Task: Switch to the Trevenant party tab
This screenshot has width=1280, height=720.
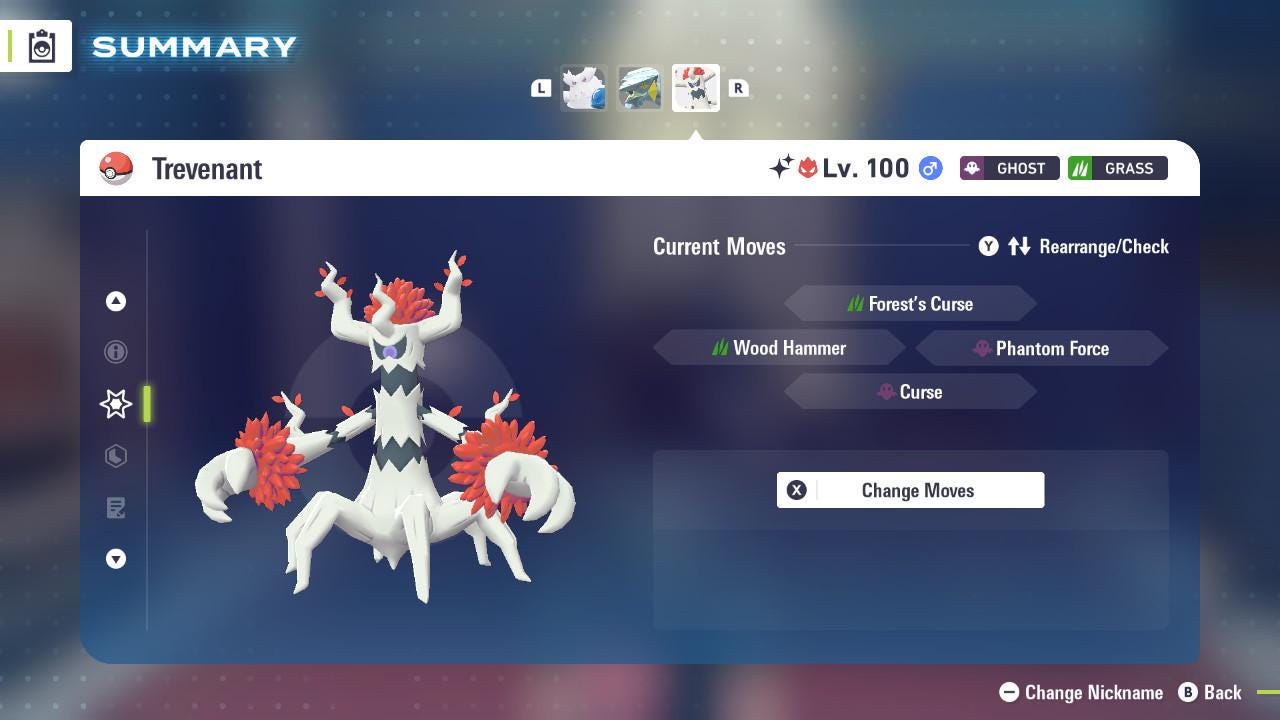Action: [x=695, y=88]
